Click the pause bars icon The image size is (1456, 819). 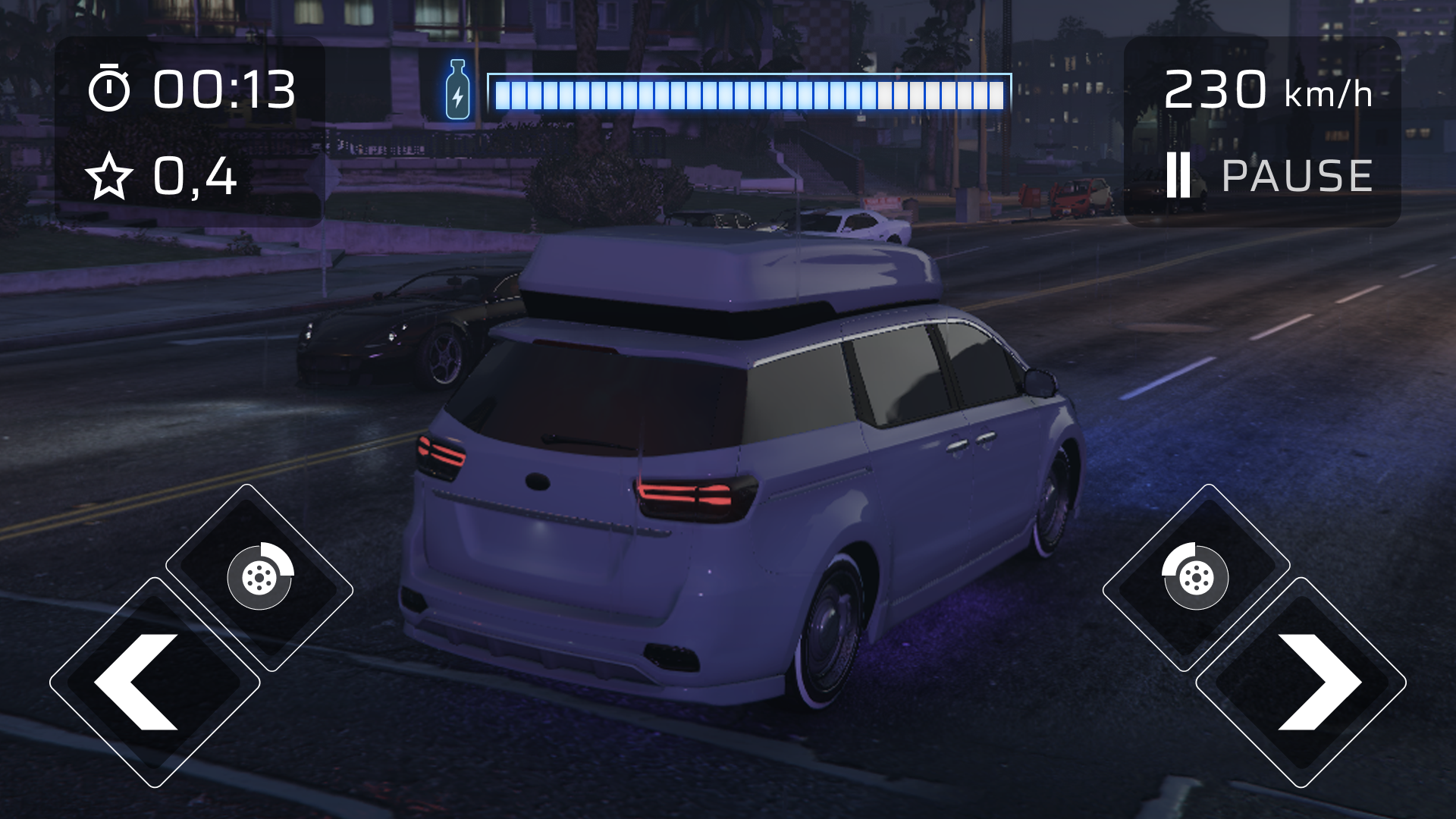[1178, 176]
